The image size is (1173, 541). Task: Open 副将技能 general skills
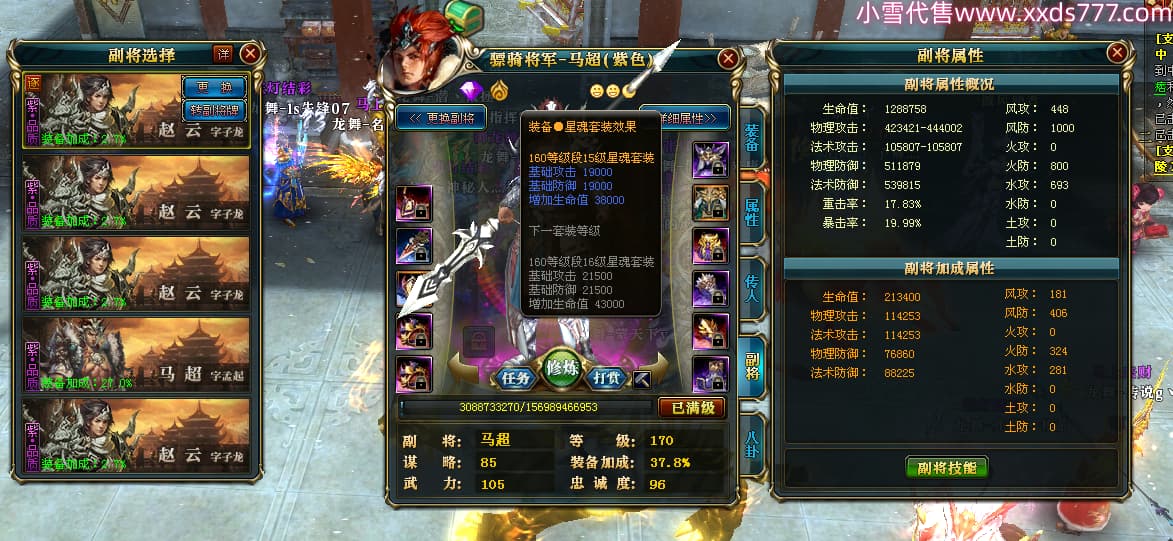click(946, 467)
